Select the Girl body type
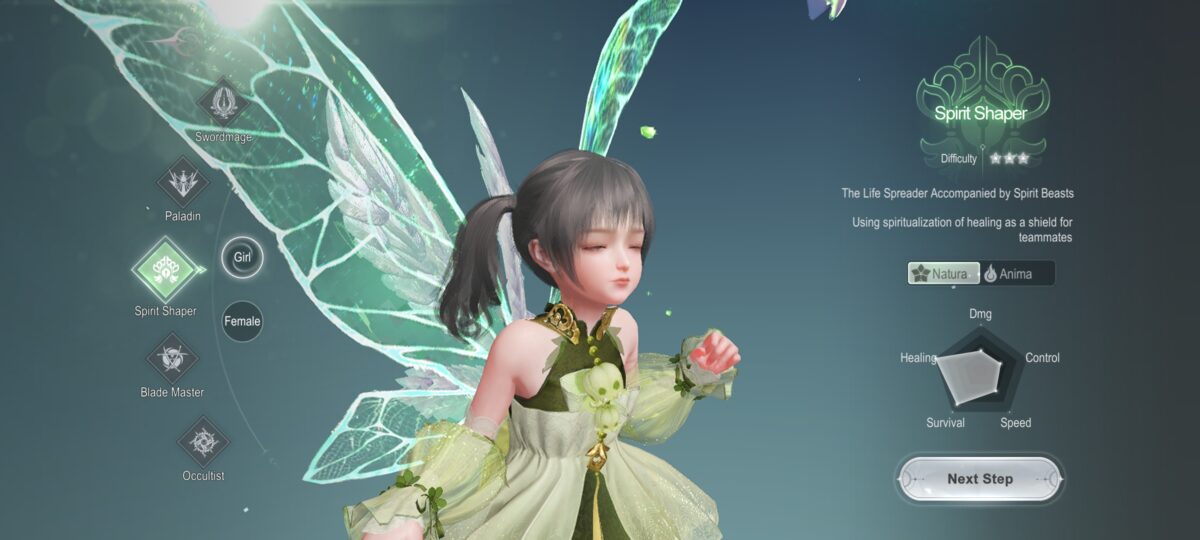This screenshot has height=540, width=1200. pos(242,257)
